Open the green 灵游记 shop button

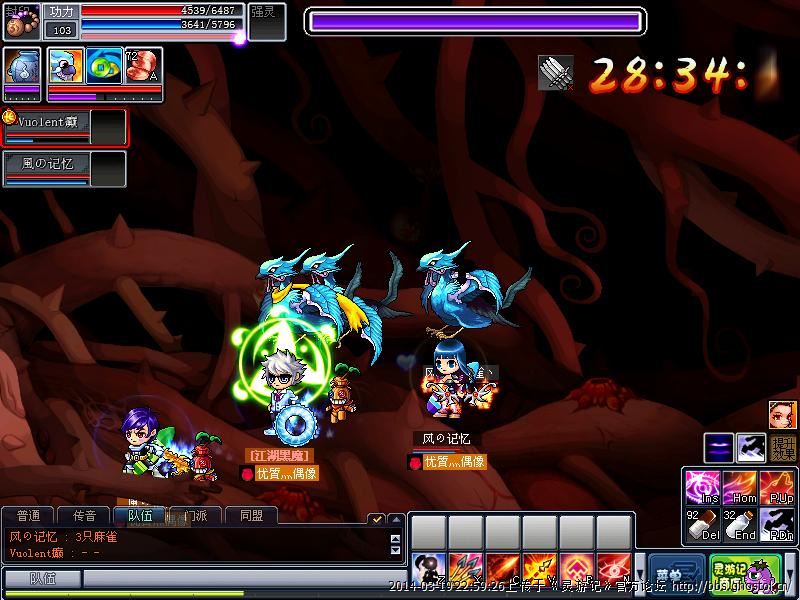click(735, 573)
